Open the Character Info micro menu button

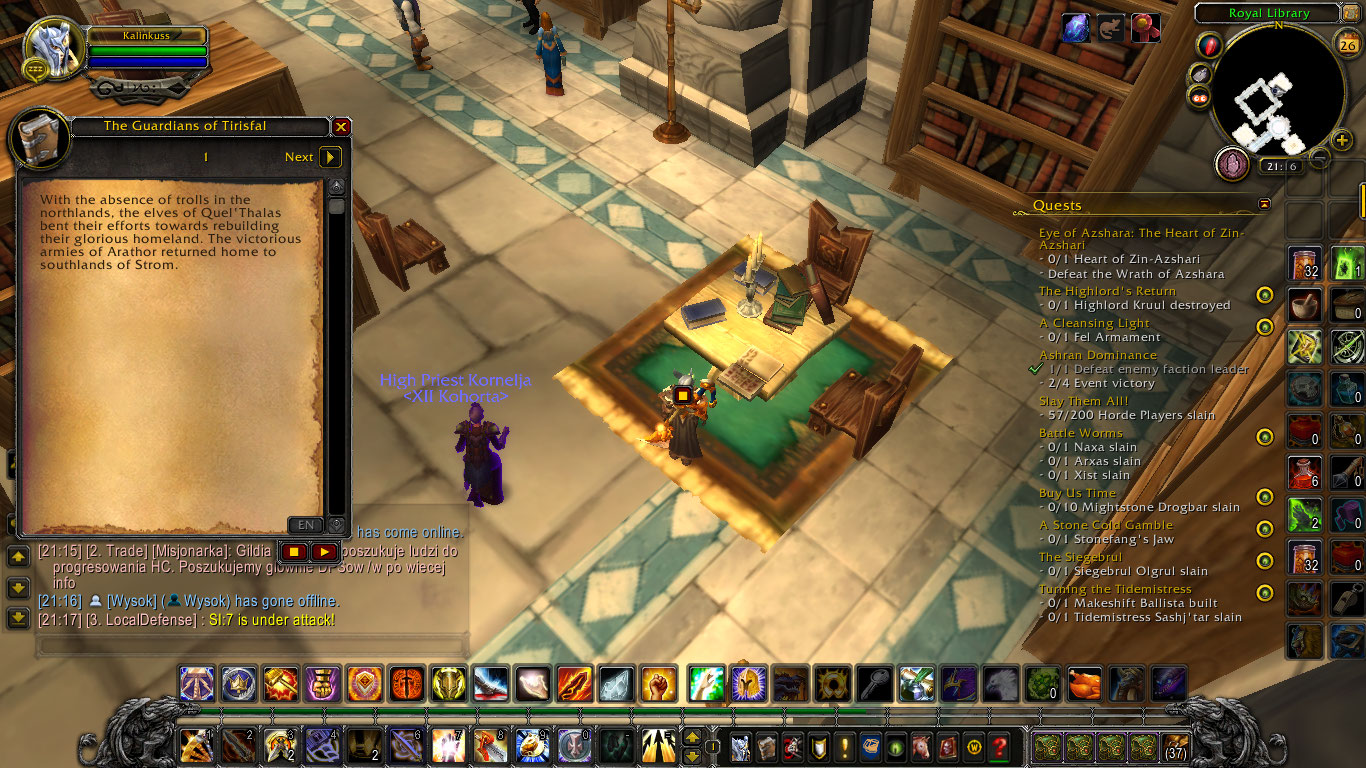pos(740,748)
